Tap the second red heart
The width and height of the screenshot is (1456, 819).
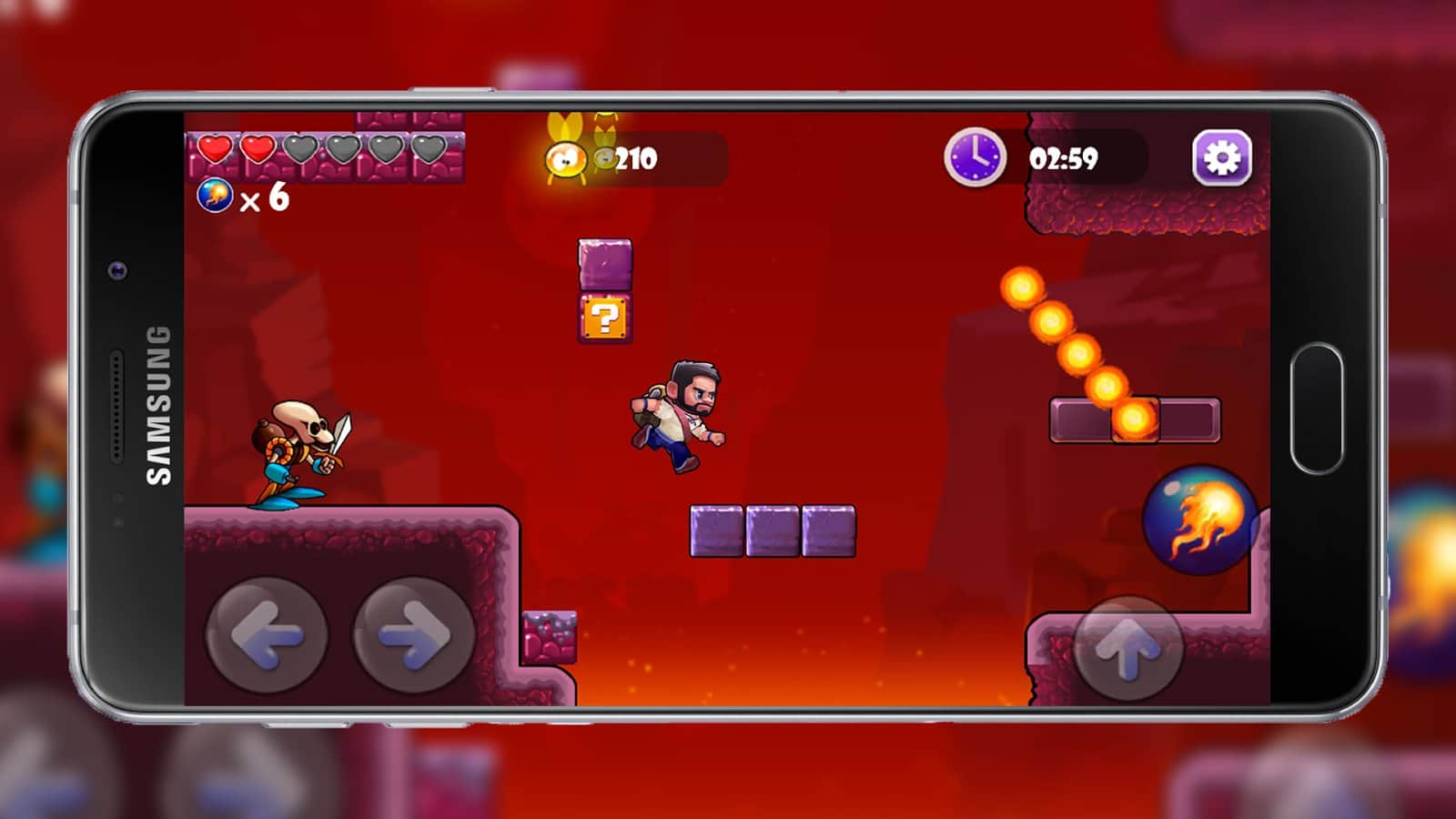click(x=258, y=146)
